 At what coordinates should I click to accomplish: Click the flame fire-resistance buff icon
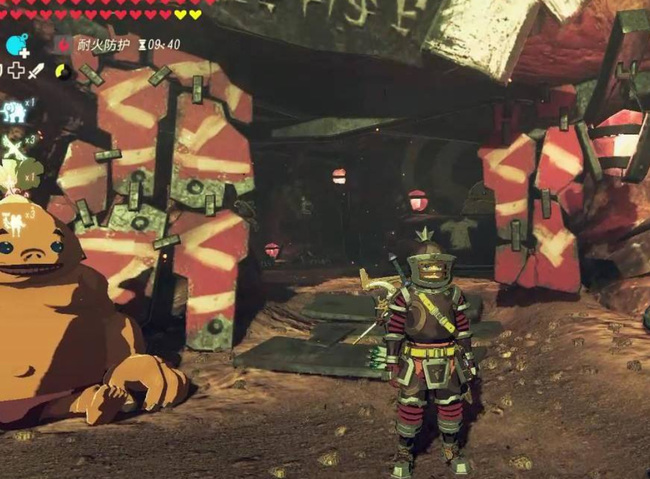(x=64, y=45)
